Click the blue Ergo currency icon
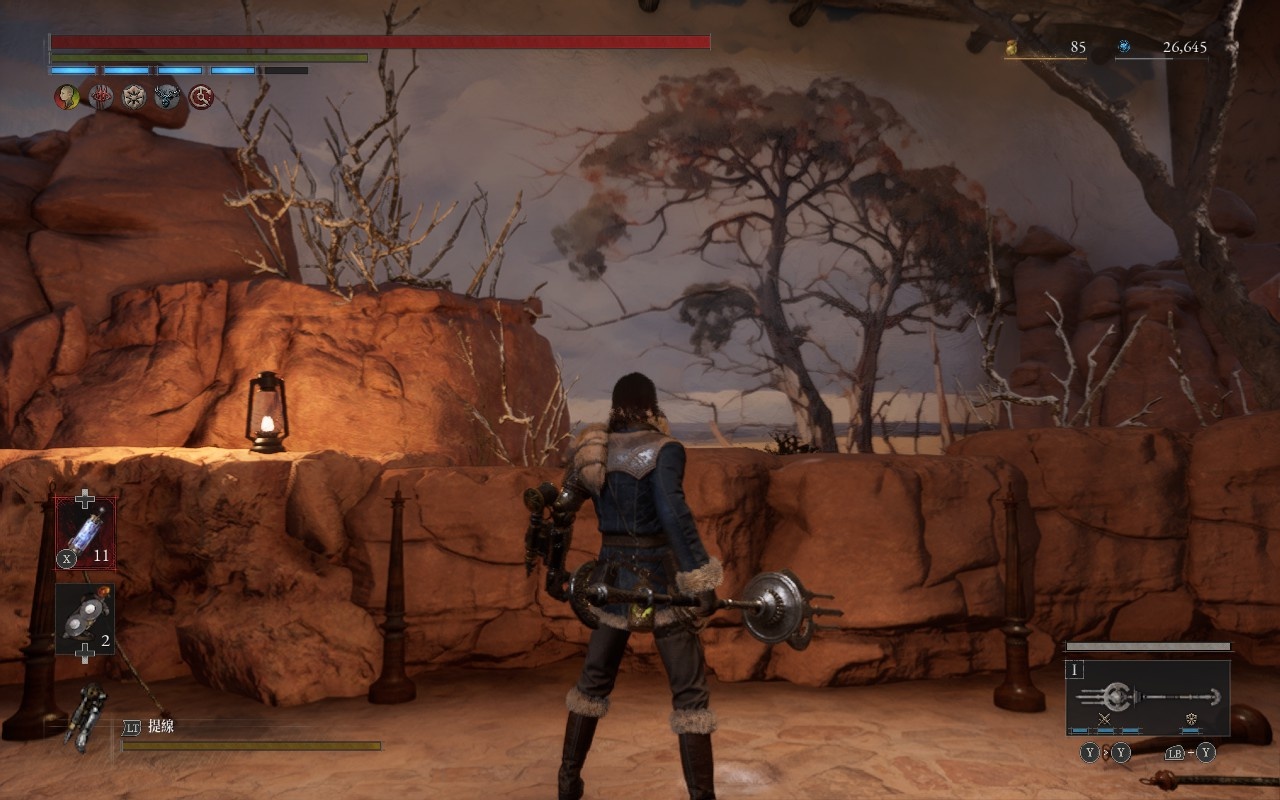This screenshot has width=1280, height=800. coord(1124,47)
